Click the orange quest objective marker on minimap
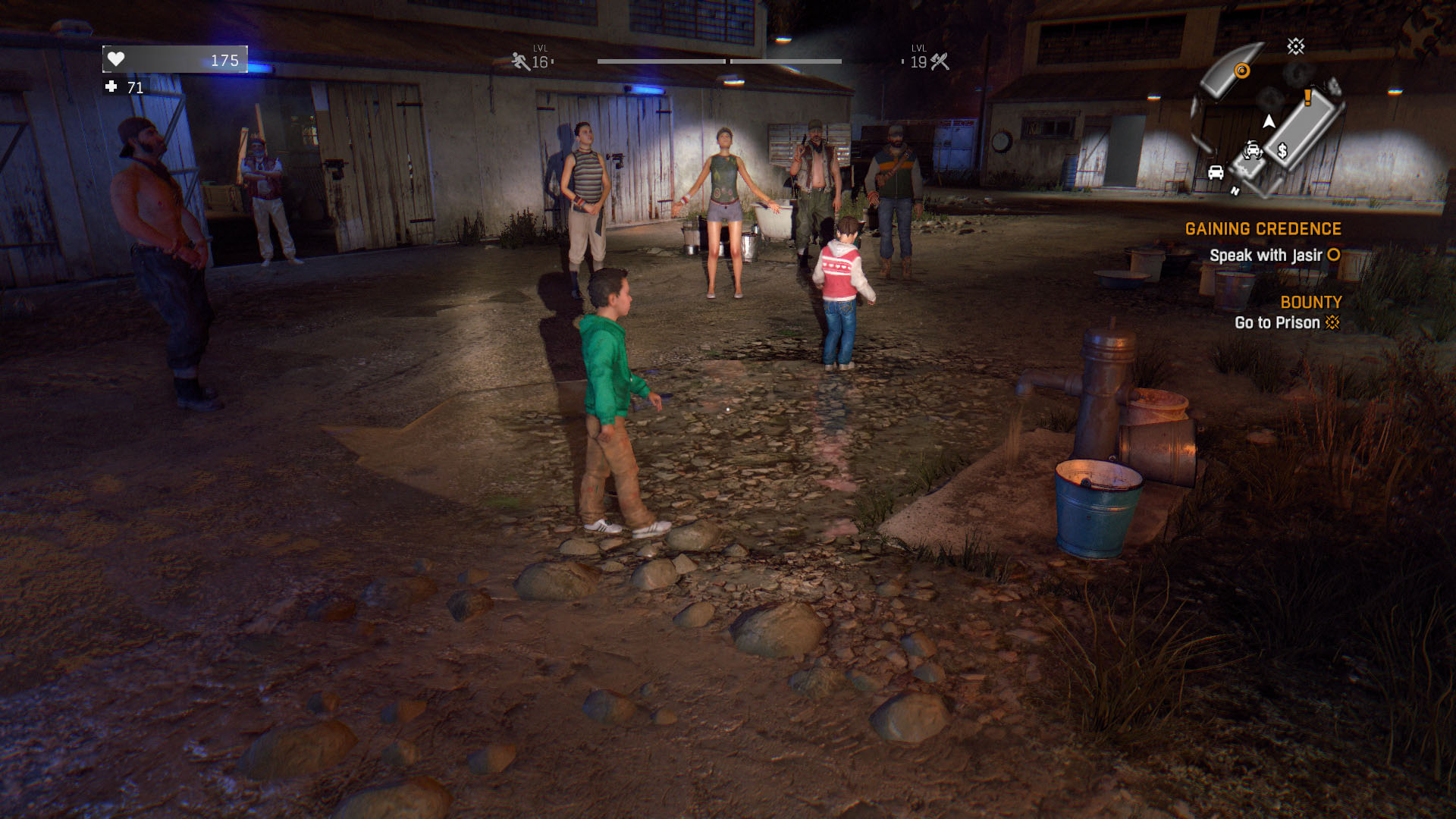 1241,71
